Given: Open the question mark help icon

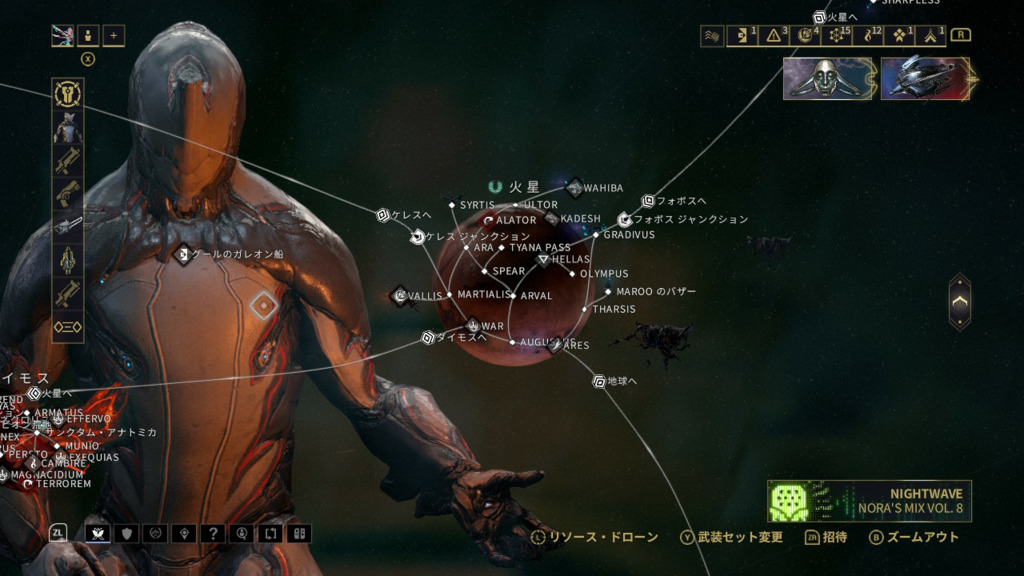Looking at the screenshot, I should click(x=212, y=533).
